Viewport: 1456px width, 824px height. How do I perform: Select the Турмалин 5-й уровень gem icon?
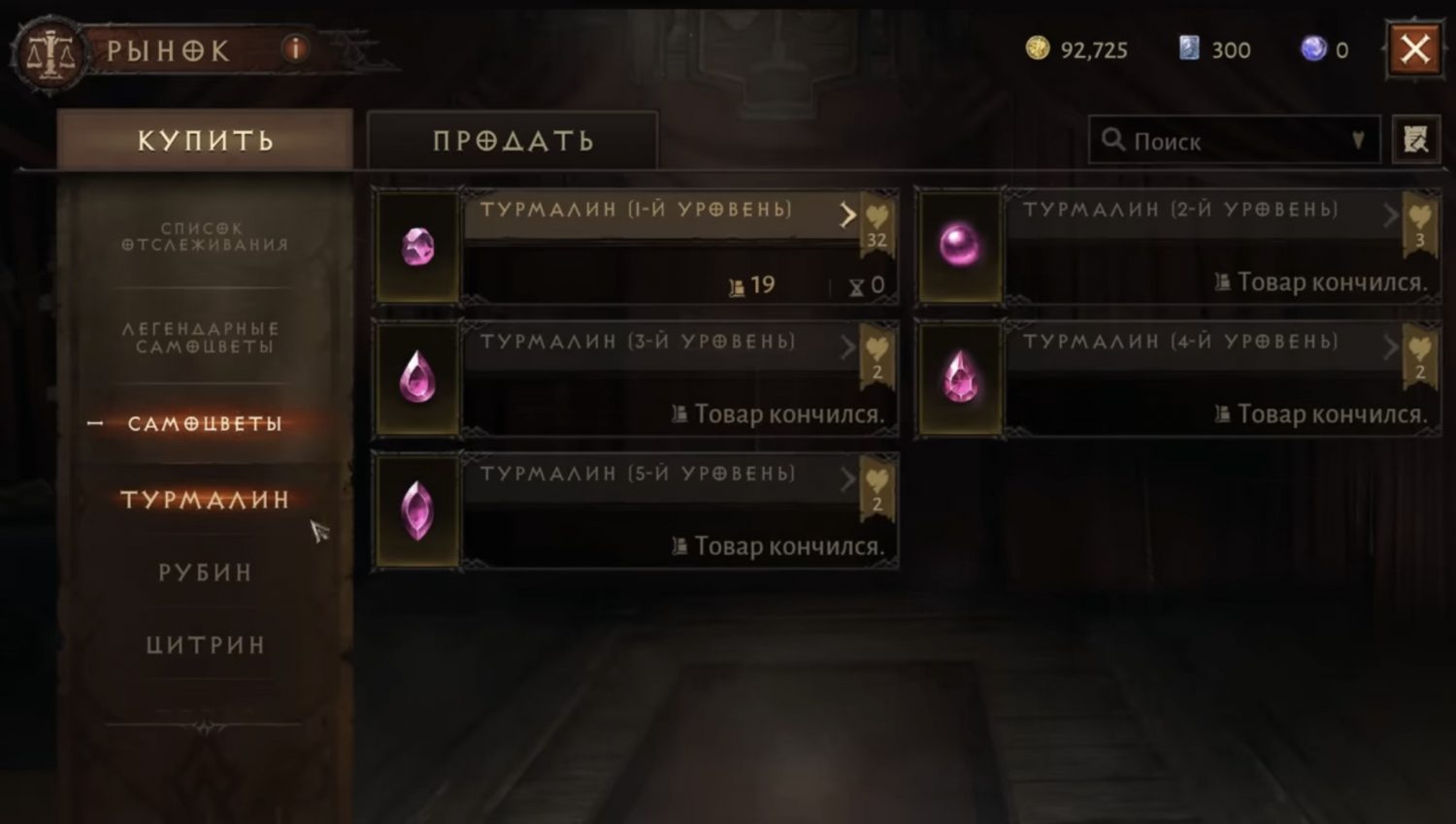click(417, 510)
